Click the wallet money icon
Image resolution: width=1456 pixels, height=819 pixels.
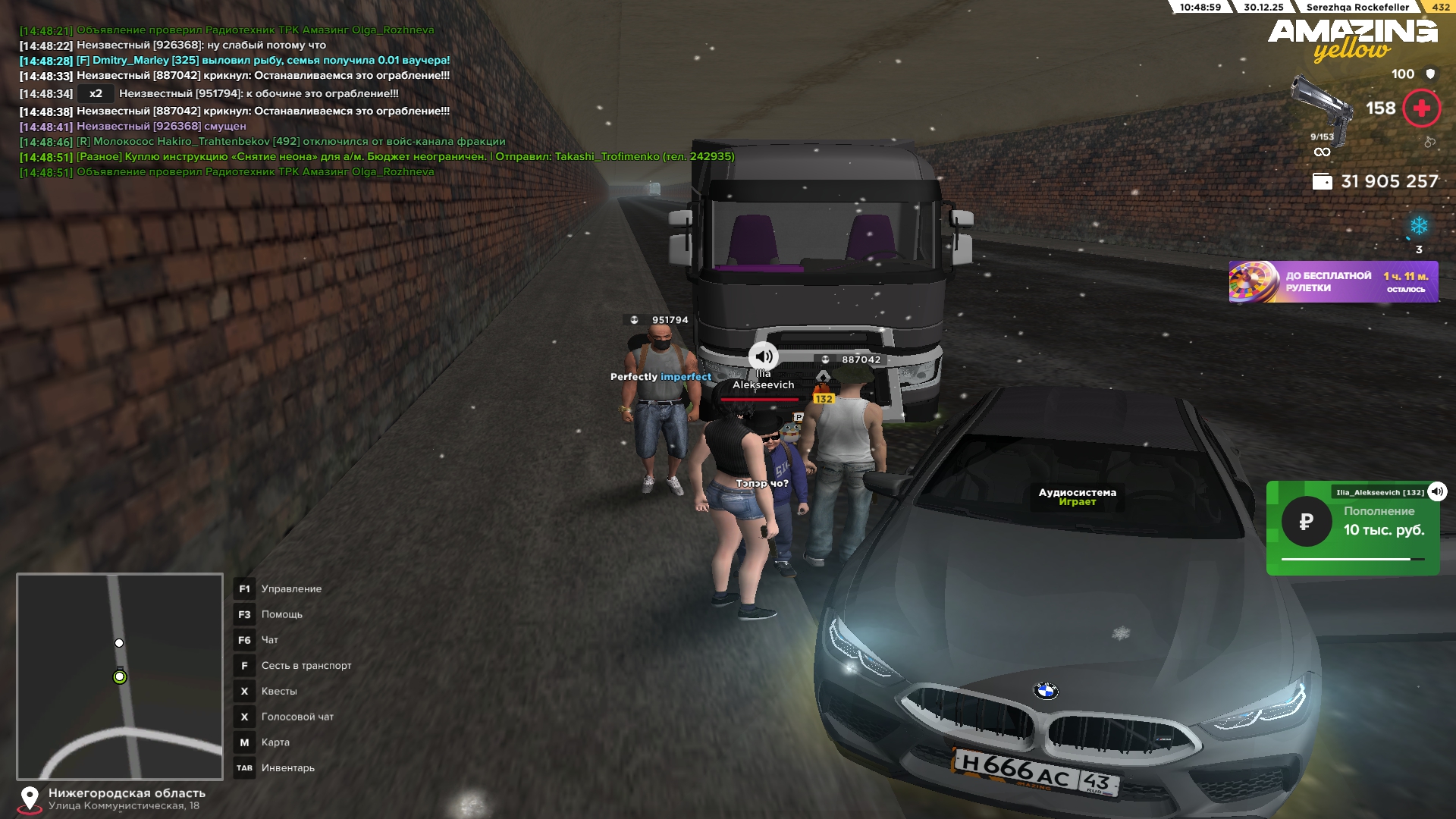coord(1322,182)
